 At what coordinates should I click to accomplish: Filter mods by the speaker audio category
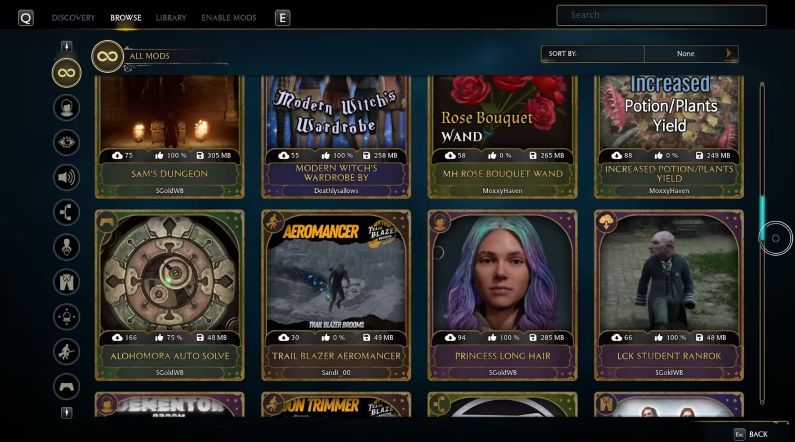[67, 178]
